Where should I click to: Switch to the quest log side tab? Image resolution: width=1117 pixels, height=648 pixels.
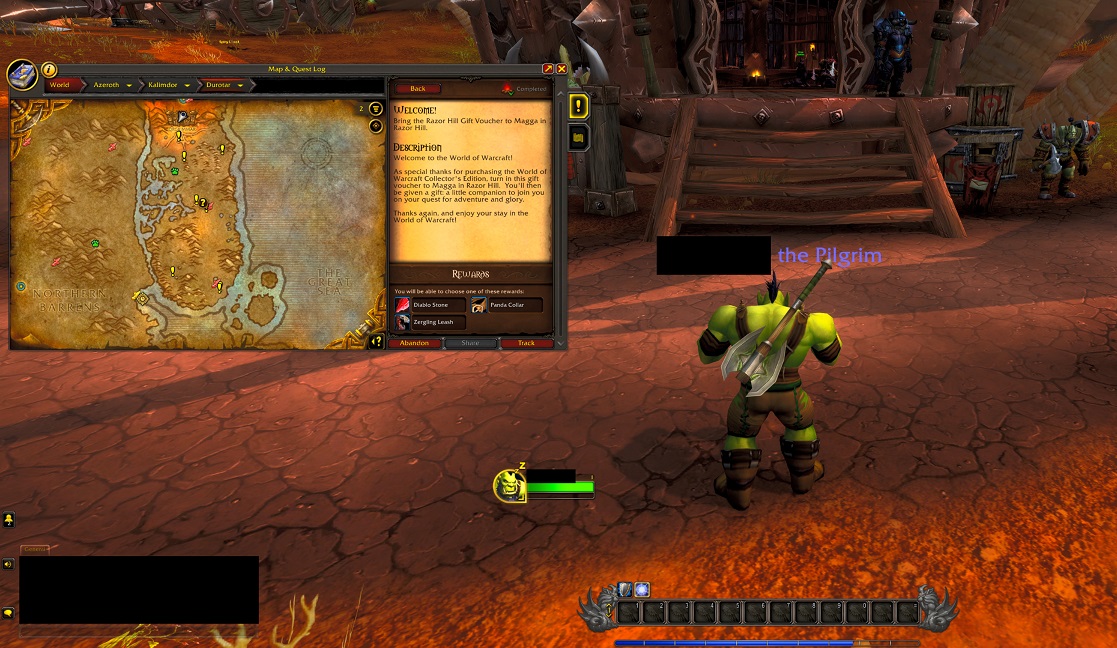[x=578, y=106]
